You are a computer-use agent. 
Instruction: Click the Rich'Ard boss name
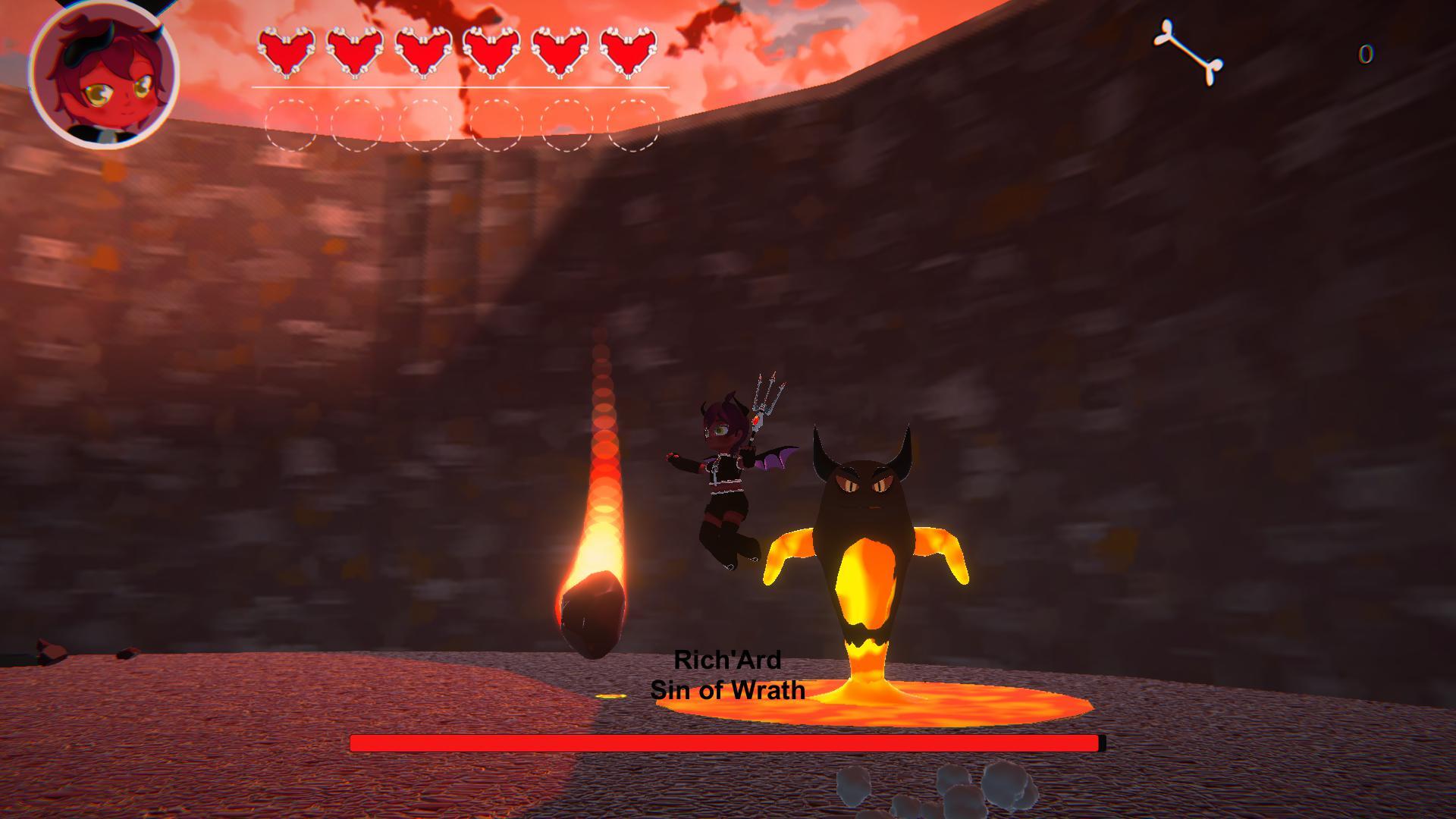[x=730, y=659]
